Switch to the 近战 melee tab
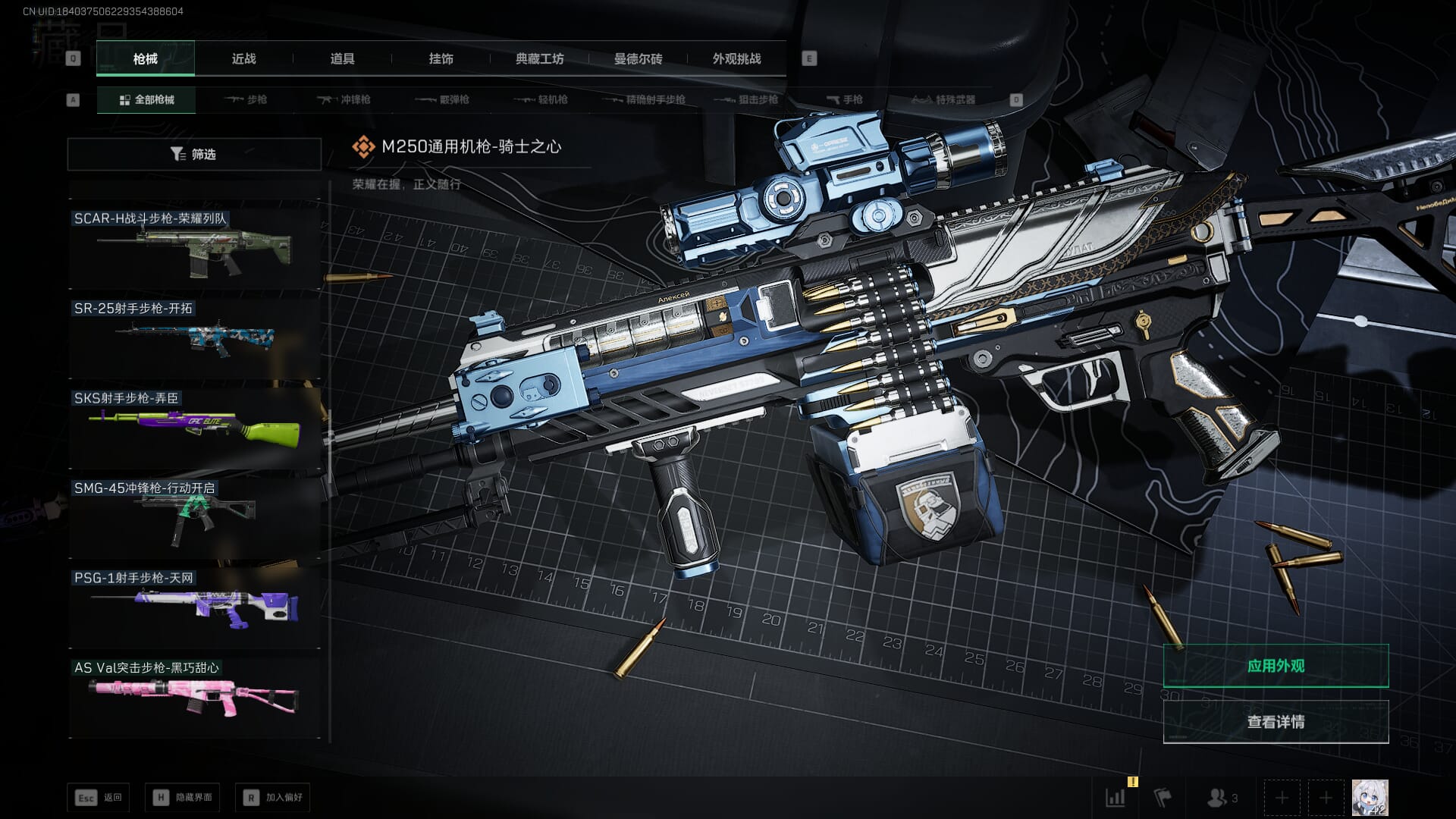The image size is (1456, 819). click(x=243, y=59)
